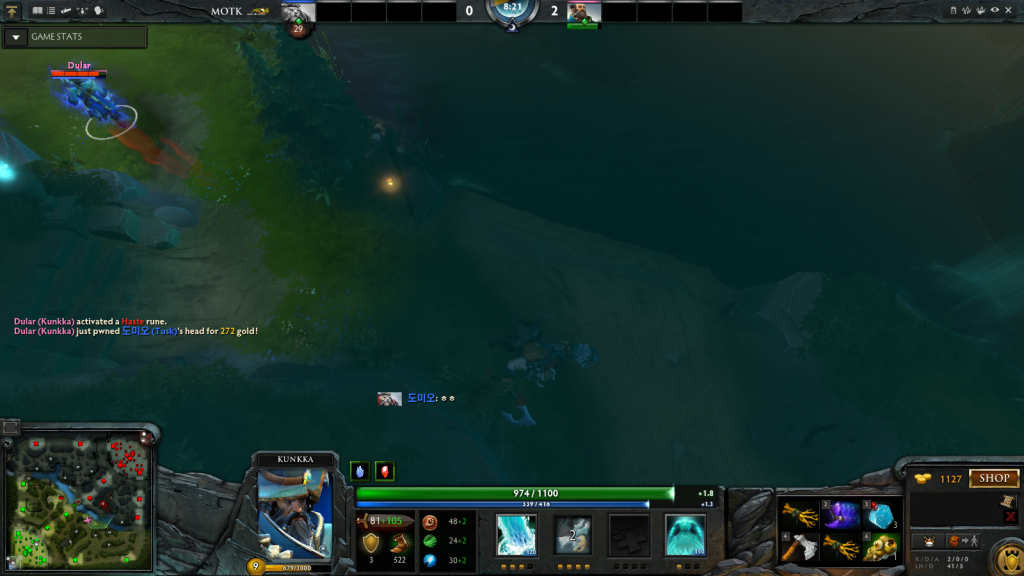
Task: Click the red Haste rune buff icon
Action: point(384,471)
